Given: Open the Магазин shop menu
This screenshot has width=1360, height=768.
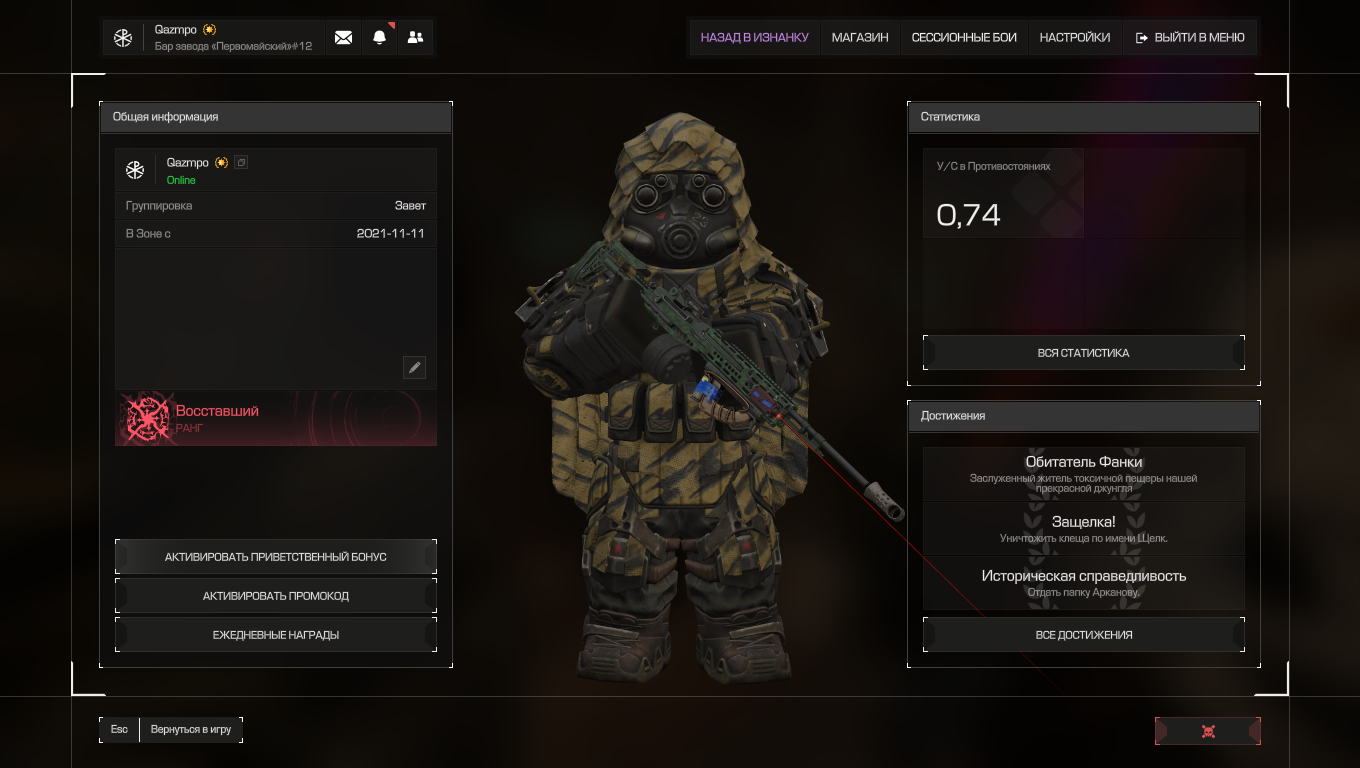Looking at the screenshot, I should click(x=860, y=38).
